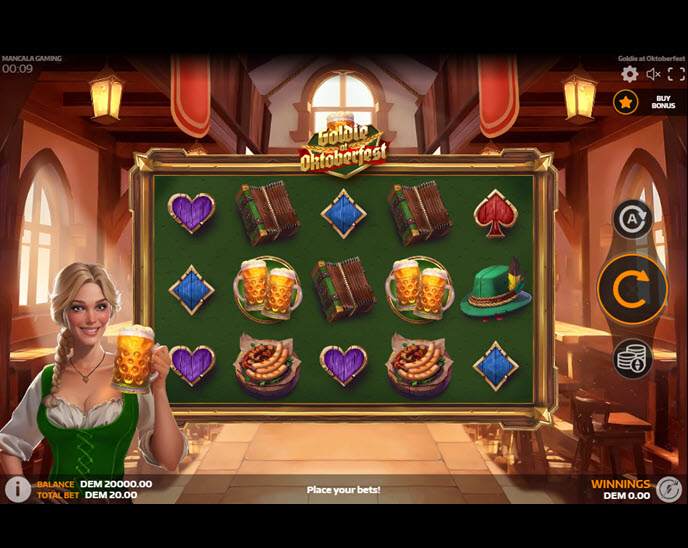Show the game info paytable
This screenshot has width=688, height=548.
click(17, 489)
